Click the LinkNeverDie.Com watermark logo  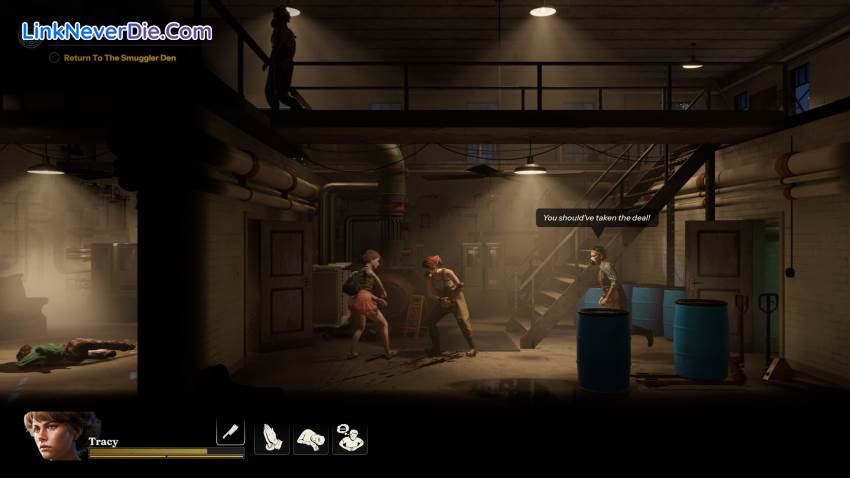[x=116, y=31]
